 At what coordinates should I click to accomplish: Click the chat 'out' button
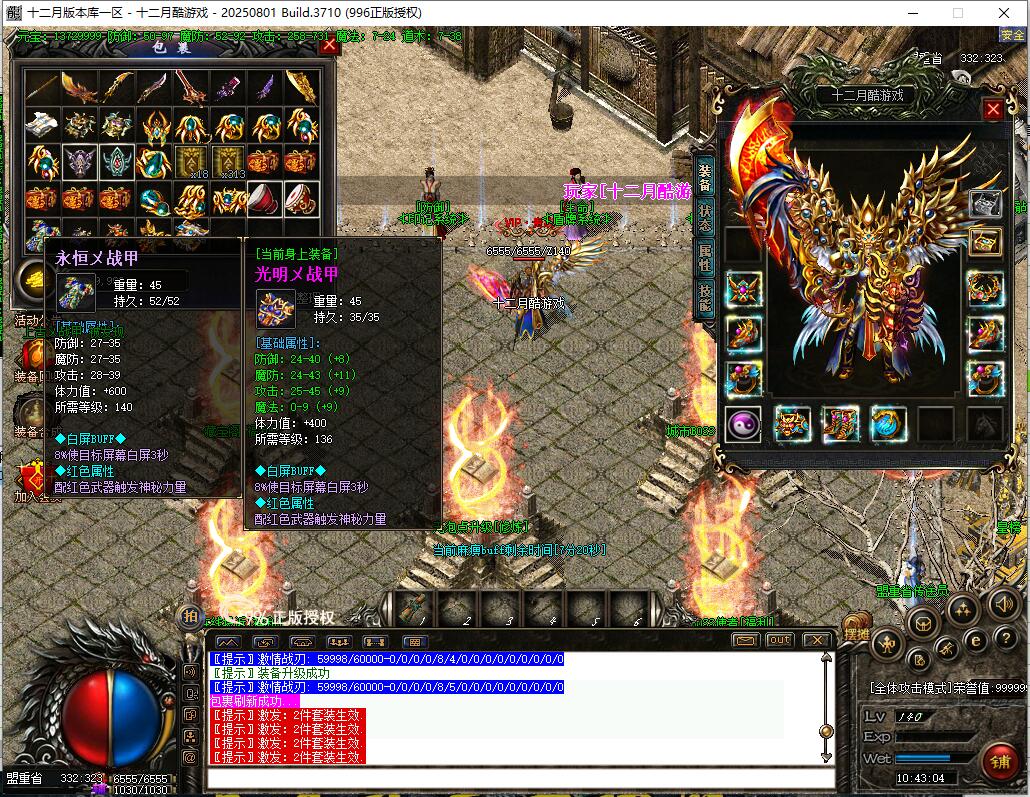click(780, 640)
